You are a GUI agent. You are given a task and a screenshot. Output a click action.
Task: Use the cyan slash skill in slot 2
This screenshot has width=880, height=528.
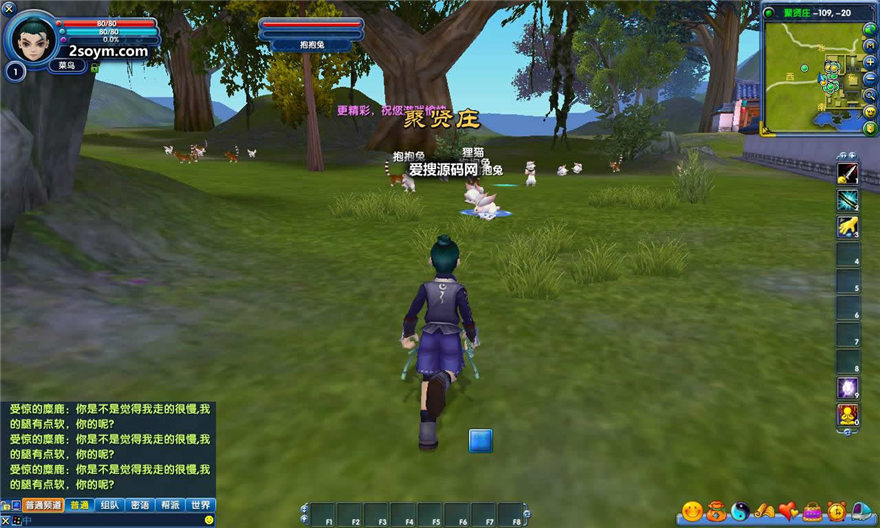point(848,200)
